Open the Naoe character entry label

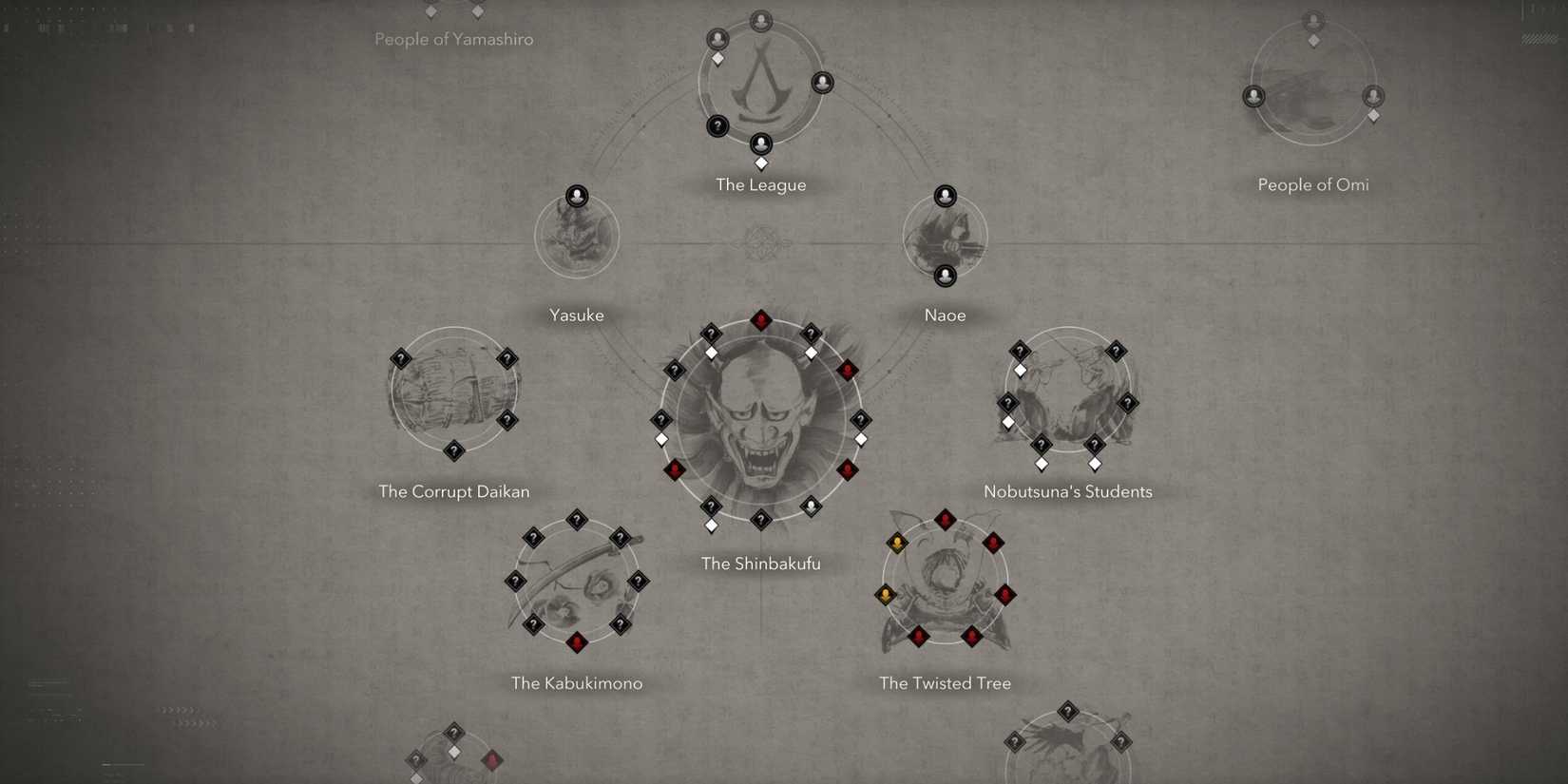point(945,315)
